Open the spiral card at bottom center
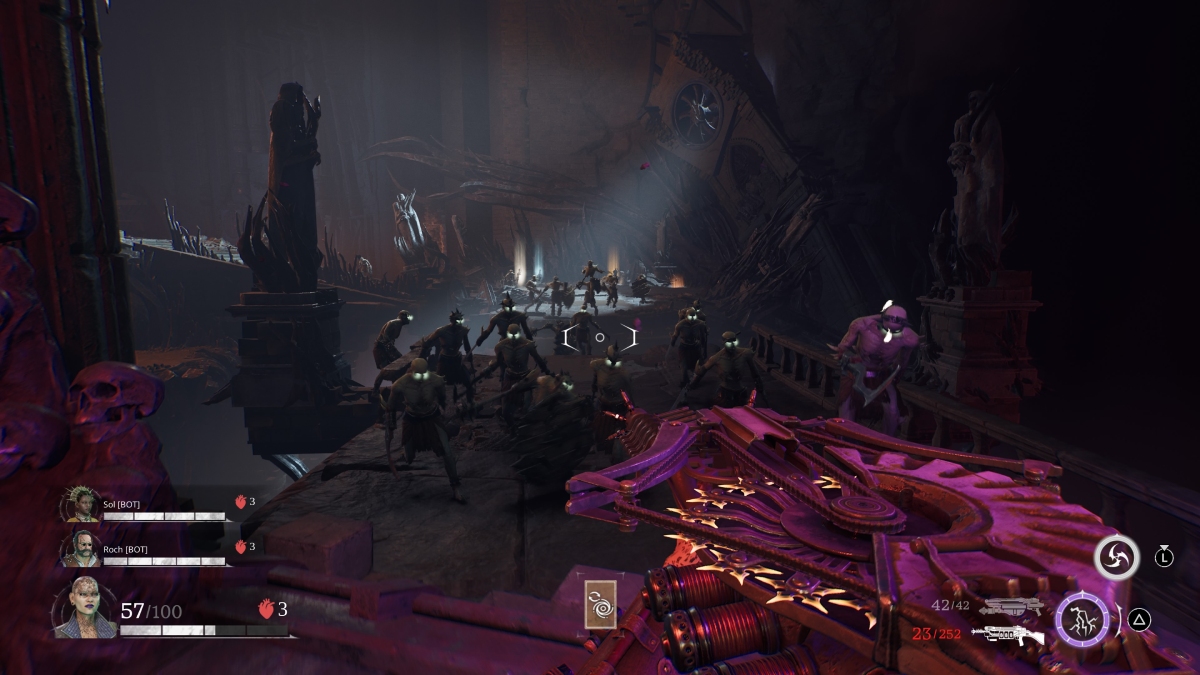1200x675 pixels. point(600,603)
